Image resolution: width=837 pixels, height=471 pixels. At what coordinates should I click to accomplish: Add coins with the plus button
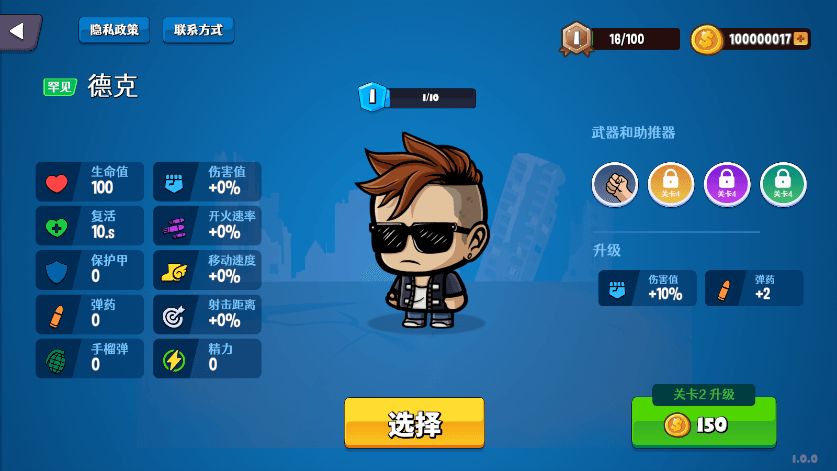coord(801,39)
